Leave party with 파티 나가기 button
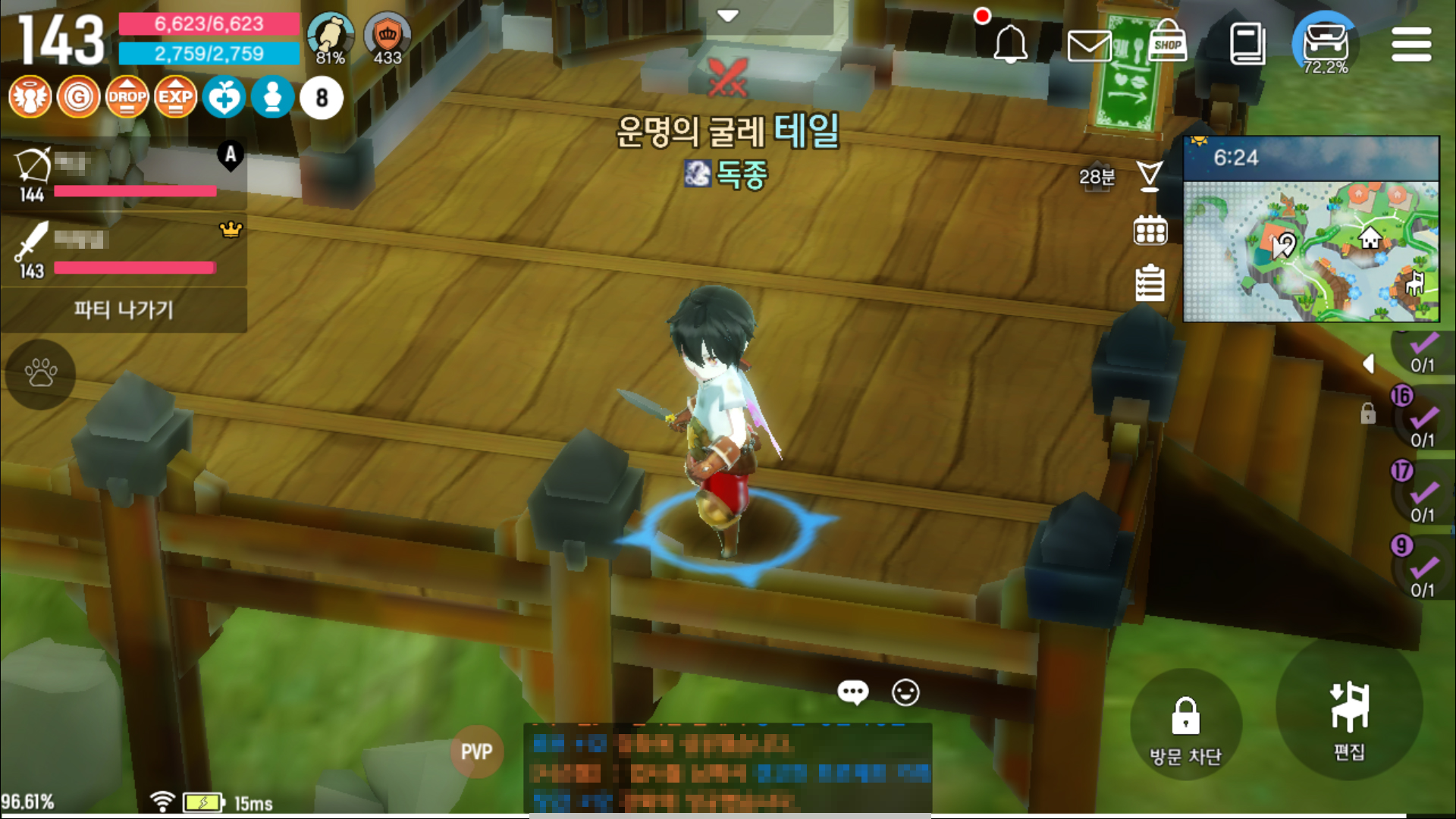The height and width of the screenshot is (819, 1456). 124,309
